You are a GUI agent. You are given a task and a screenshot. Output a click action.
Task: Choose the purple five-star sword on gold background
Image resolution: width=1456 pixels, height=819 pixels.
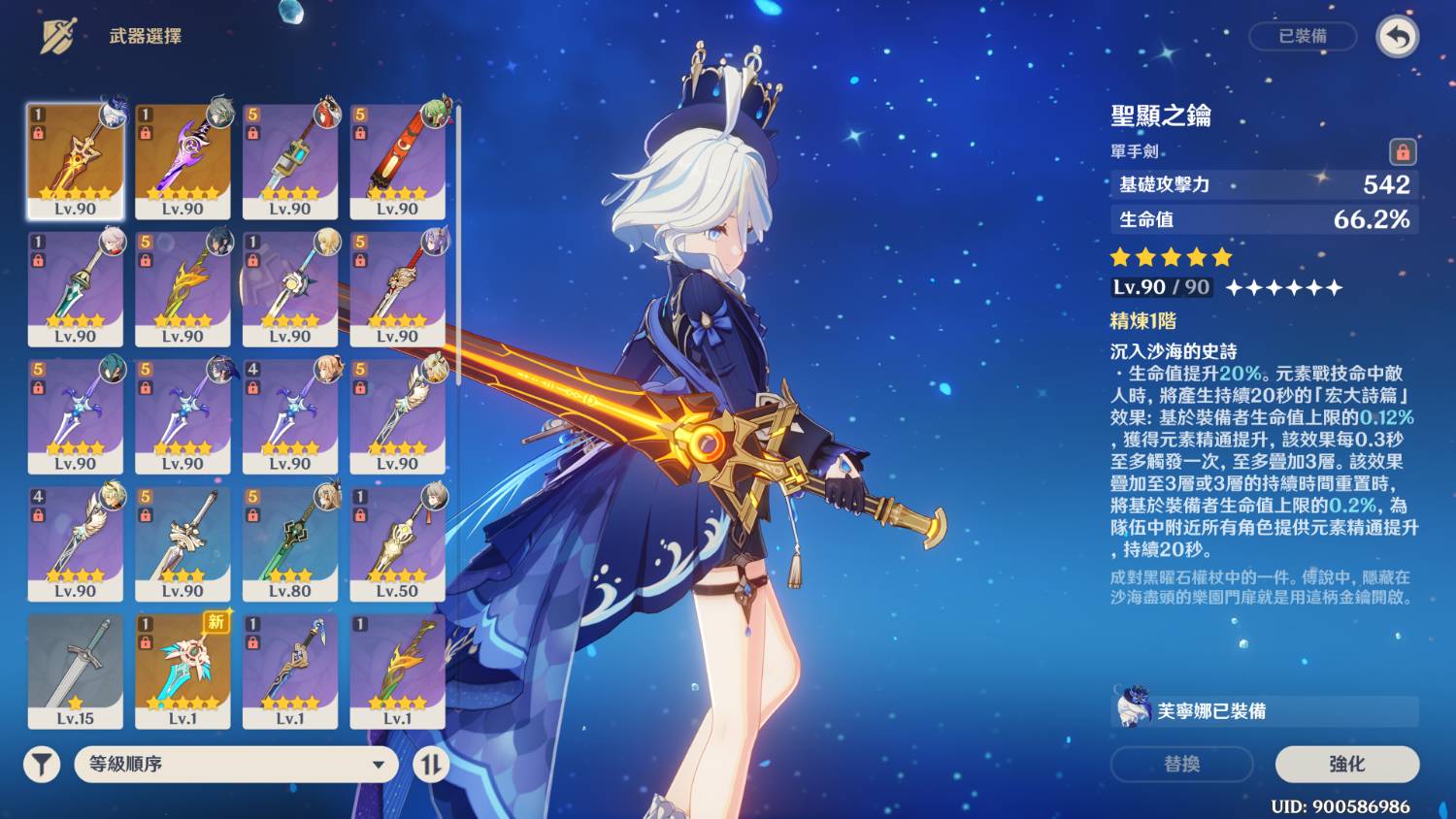[x=182, y=161]
